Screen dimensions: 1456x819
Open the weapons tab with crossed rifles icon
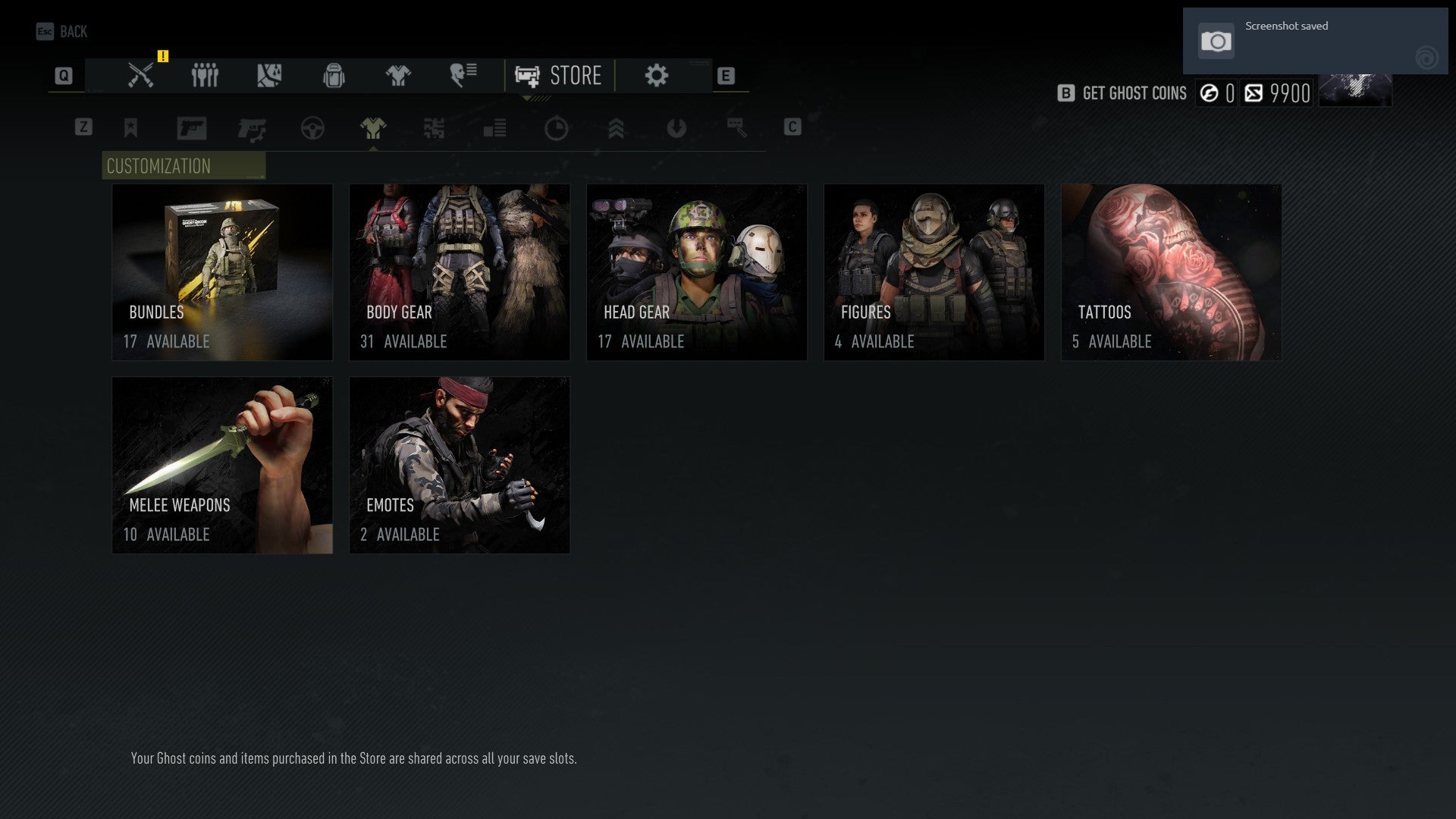point(139,75)
